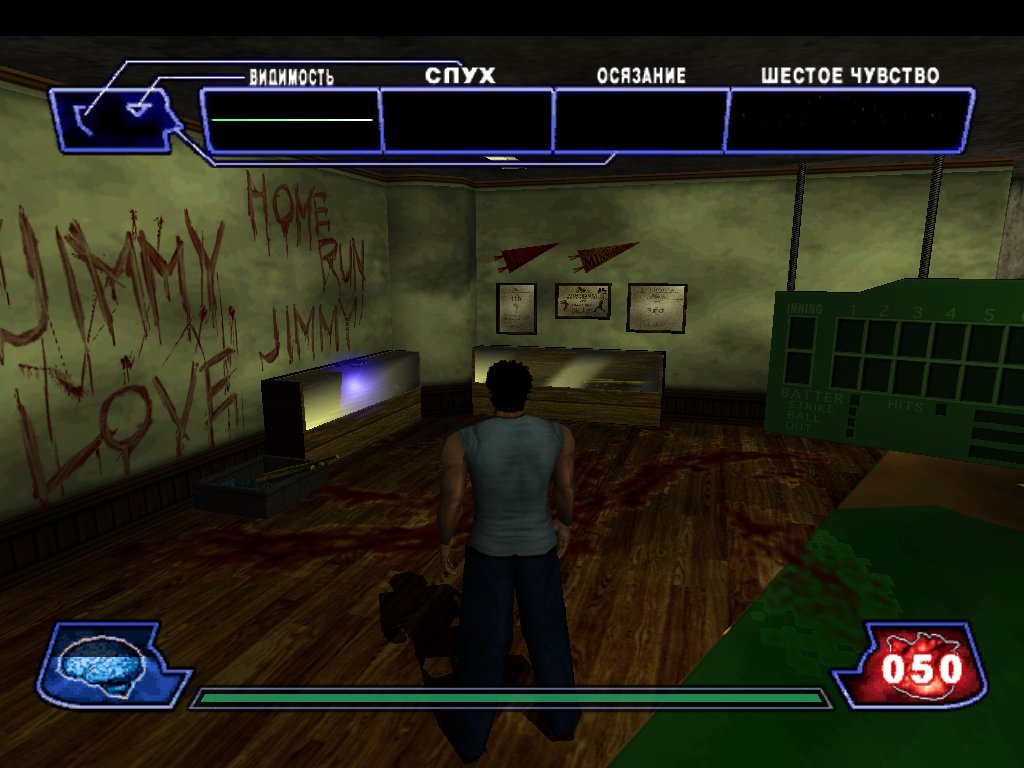Select the blue detection icon beside the sense panels

[118, 118]
